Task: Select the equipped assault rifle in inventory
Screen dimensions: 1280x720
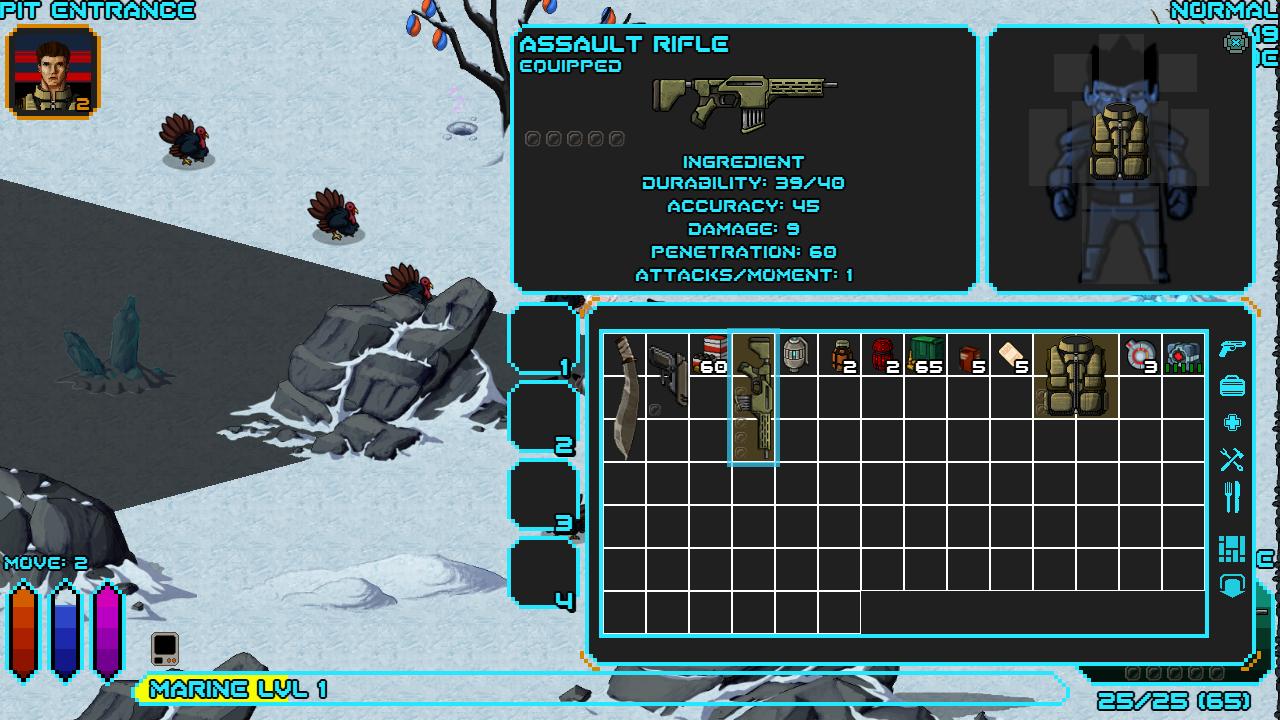Action: [754, 398]
